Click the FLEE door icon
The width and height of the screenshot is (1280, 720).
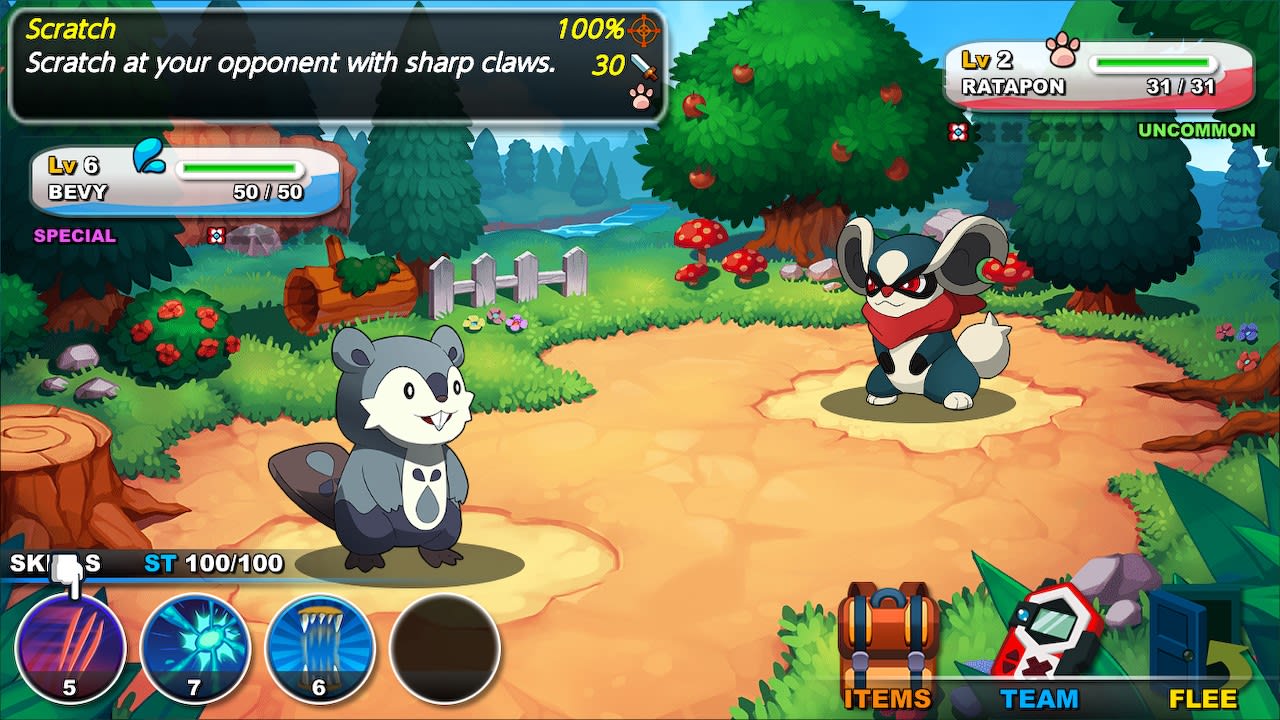point(1180,630)
